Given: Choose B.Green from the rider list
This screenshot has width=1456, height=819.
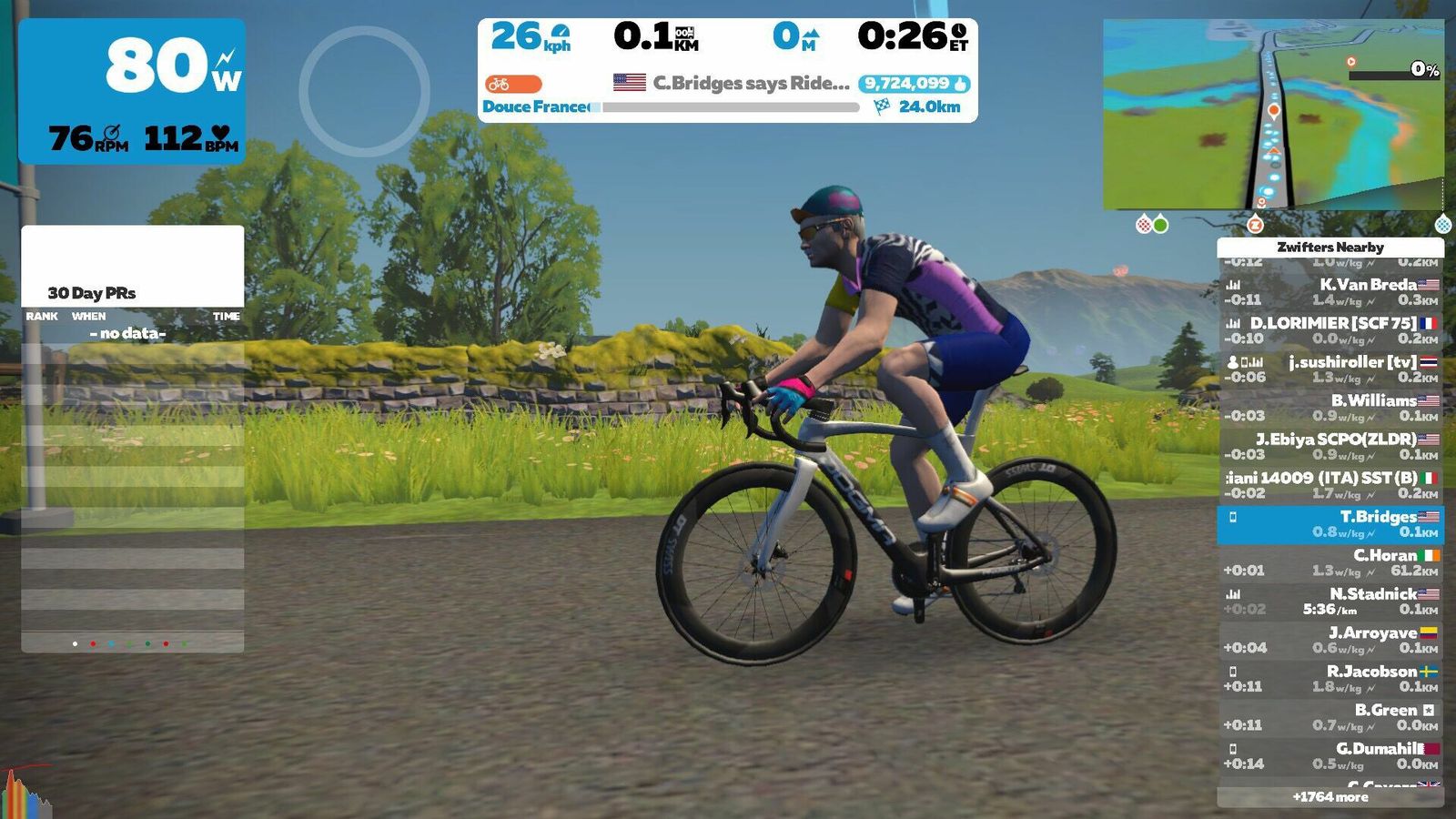Looking at the screenshot, I should tap(1330, 717).
